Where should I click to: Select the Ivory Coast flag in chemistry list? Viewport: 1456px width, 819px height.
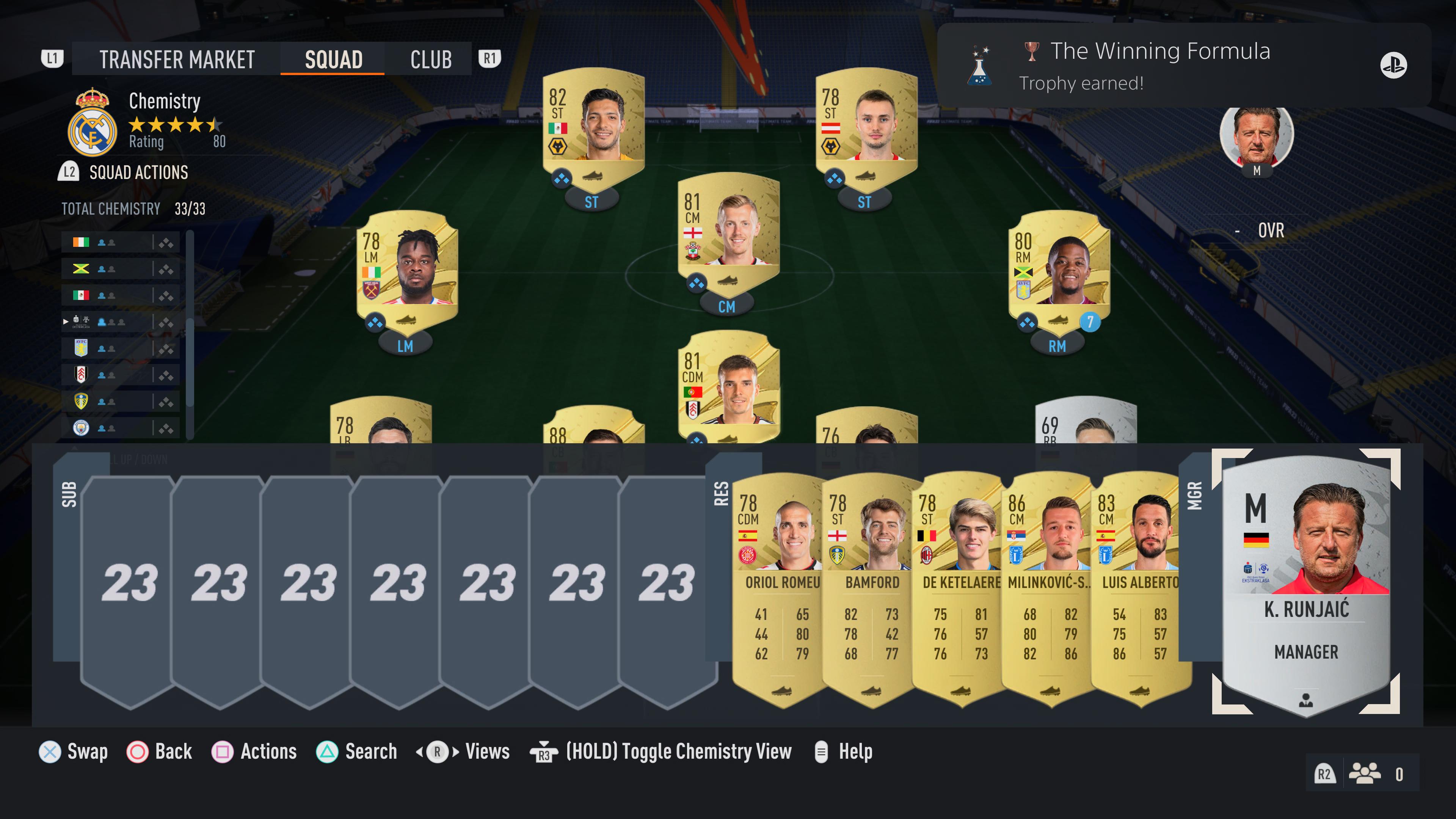(82, 243)
